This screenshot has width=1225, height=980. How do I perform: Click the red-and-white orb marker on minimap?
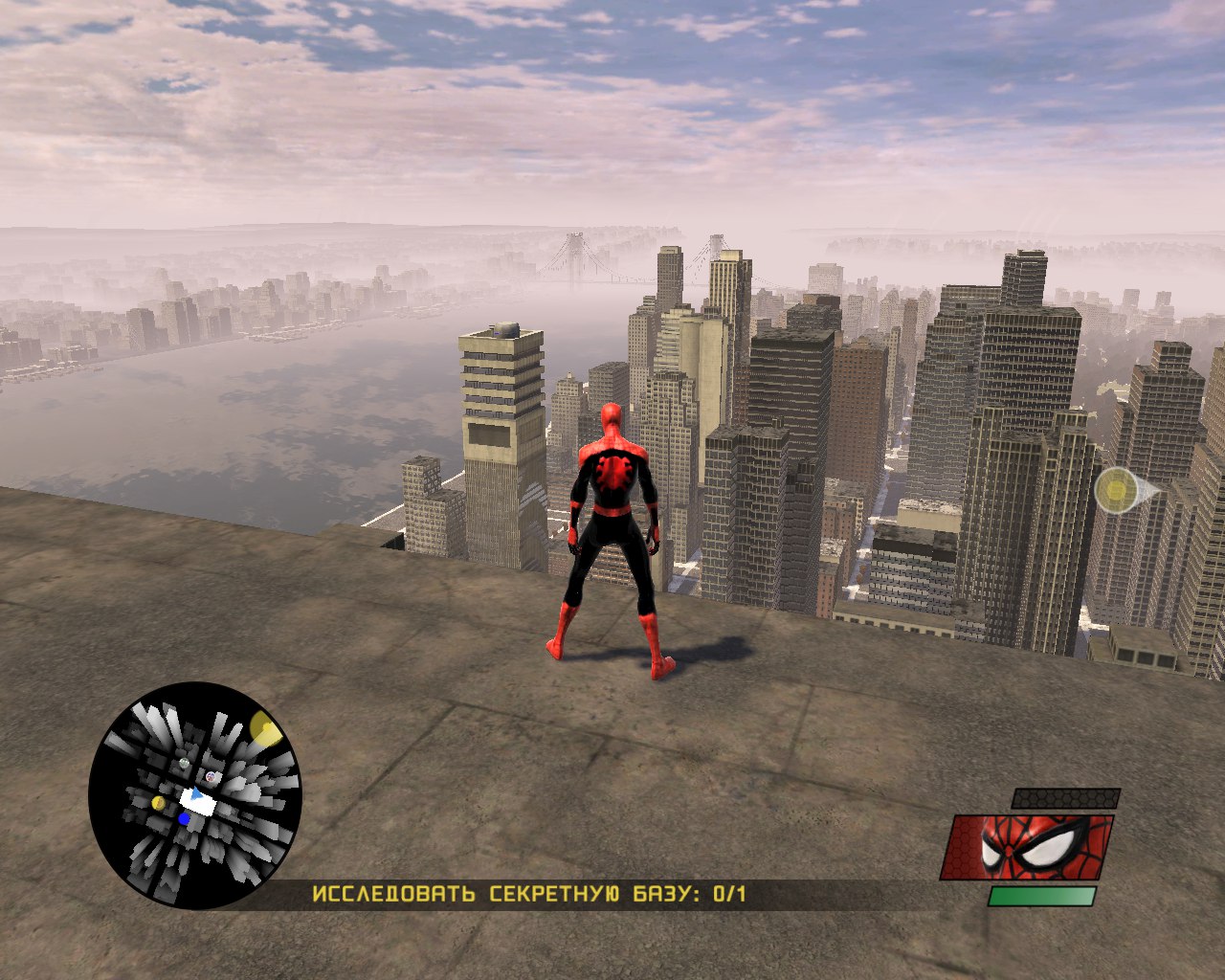pos(211,777)
